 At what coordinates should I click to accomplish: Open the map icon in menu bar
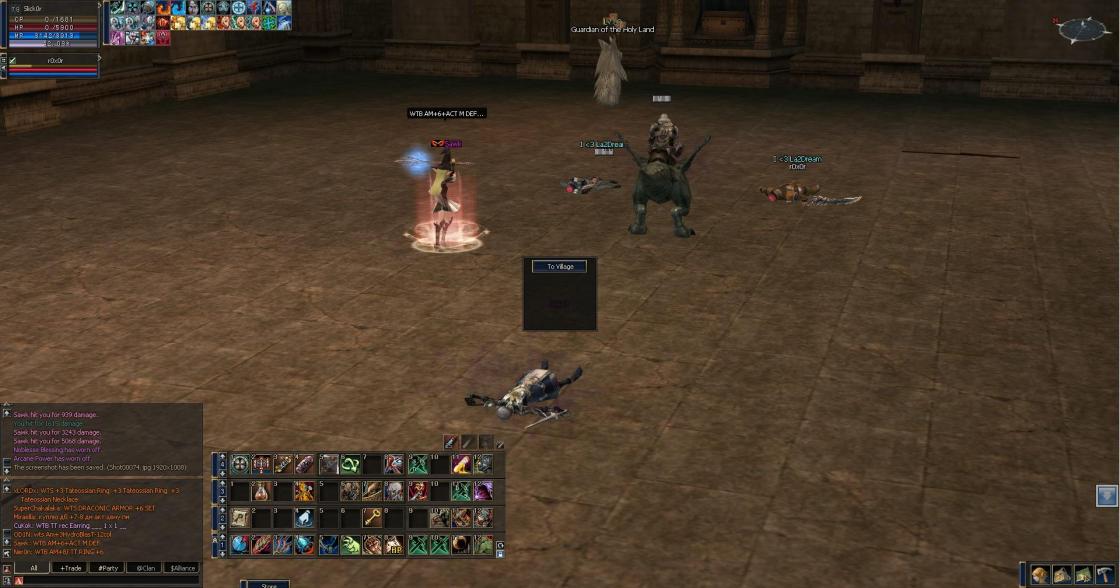(x=1083, y=574)
